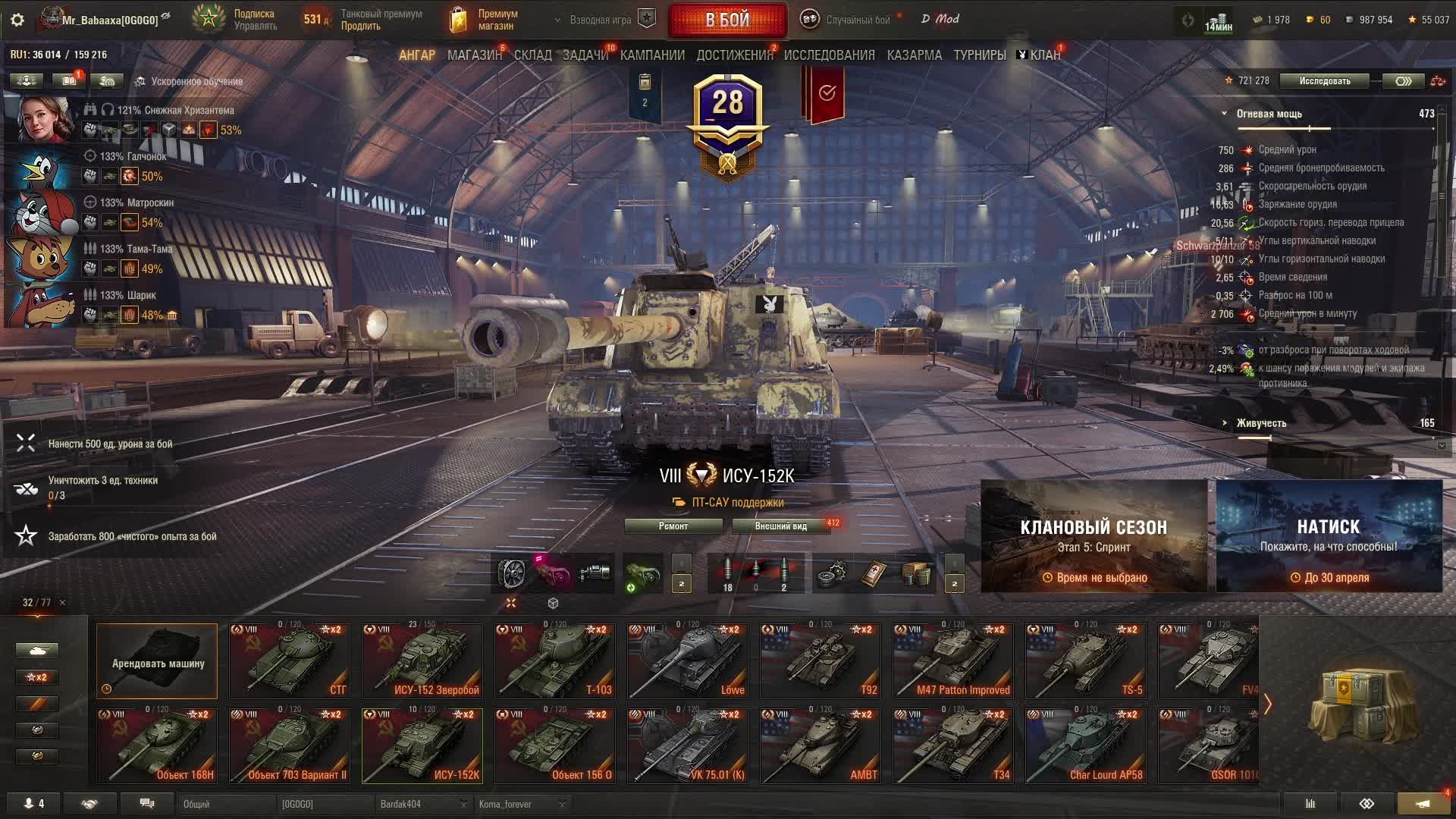This screenshot has height=819, width=1456.
Task: Open the settings gear menu
Action: 17,20
